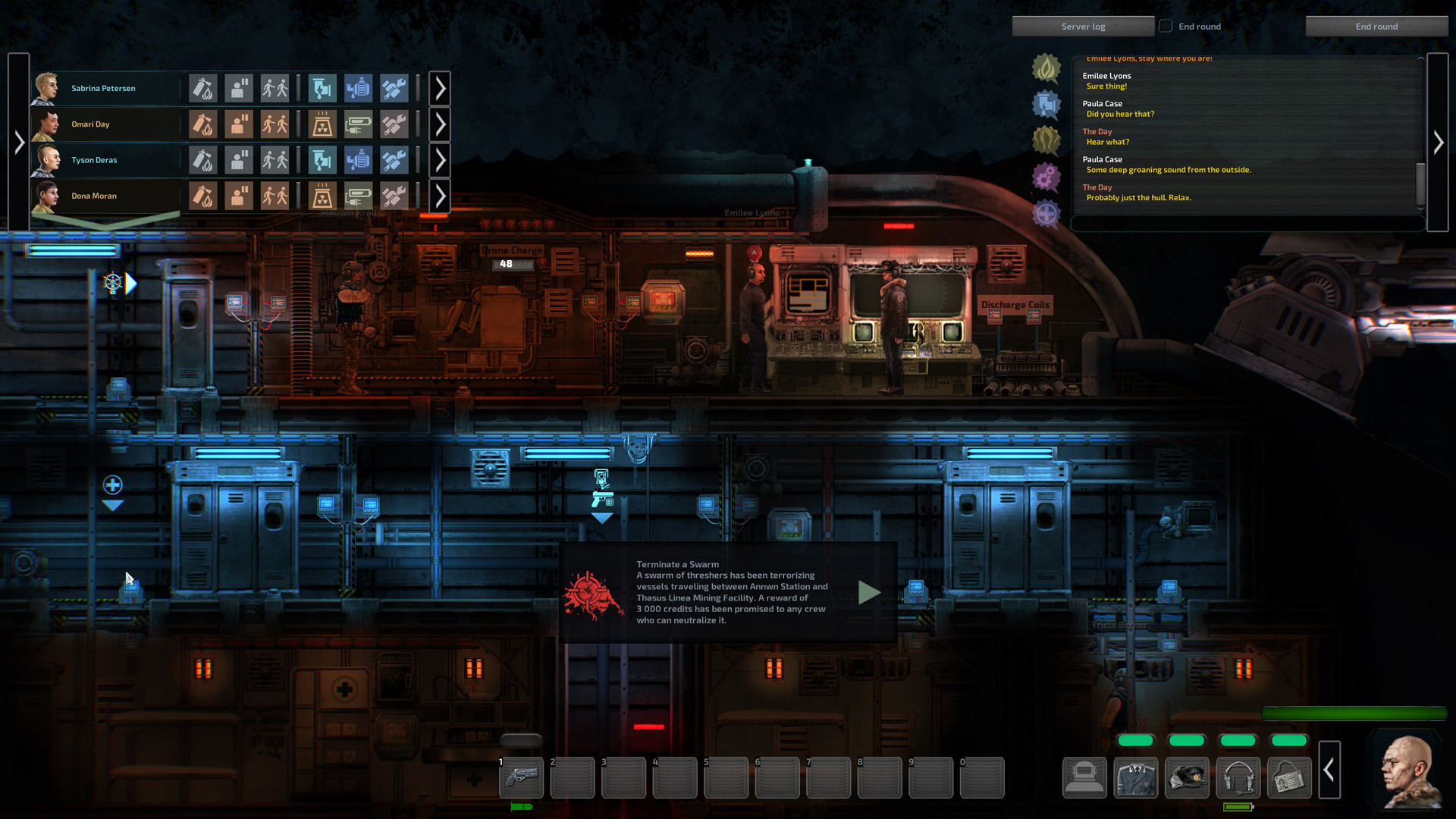Order Sabrina Petersen to extinguish fires
Screen dimensions: 1456x819
(x=203, y=88)
